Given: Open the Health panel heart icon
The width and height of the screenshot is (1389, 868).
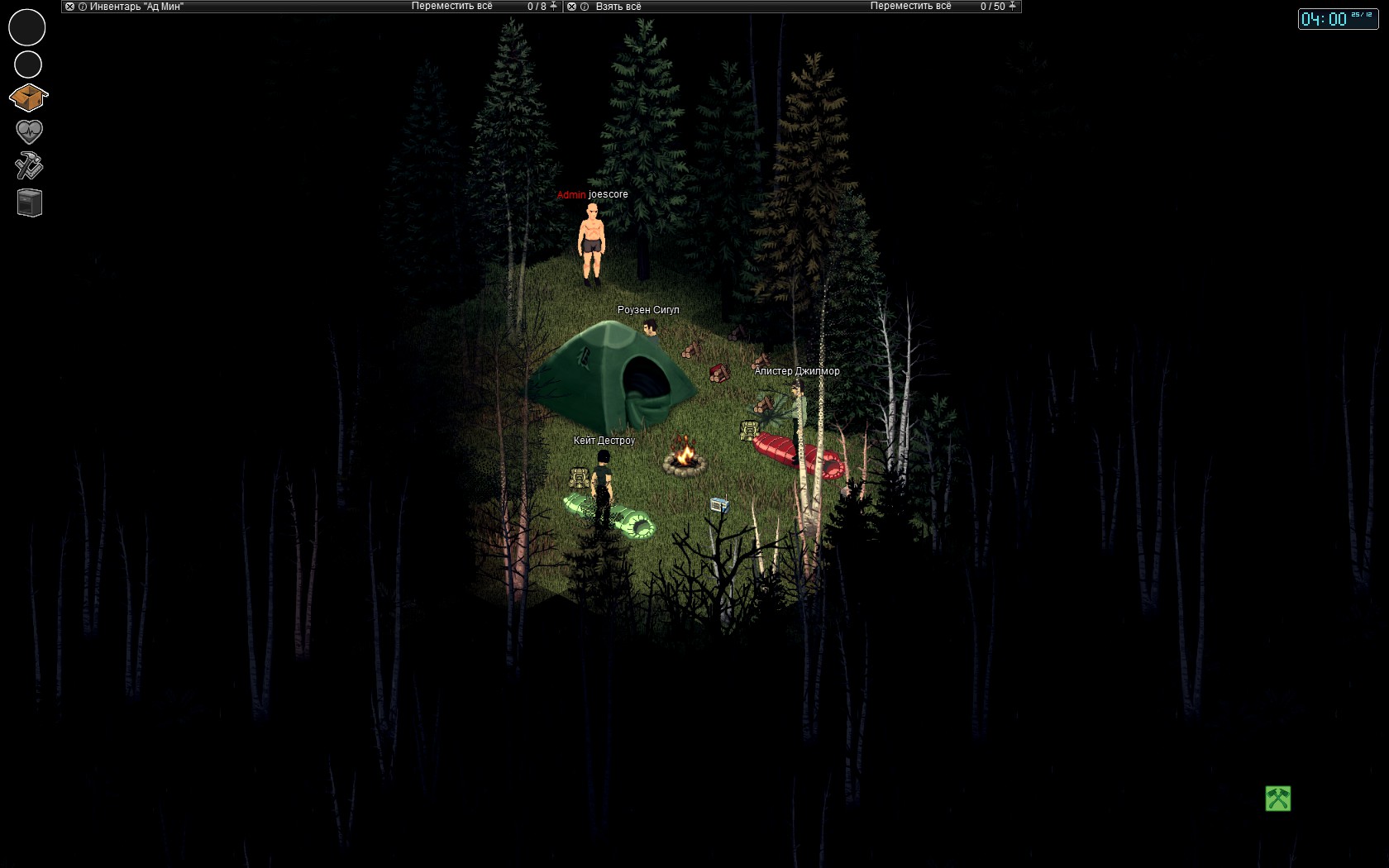Looking at the screenshot, I should 27,131.
